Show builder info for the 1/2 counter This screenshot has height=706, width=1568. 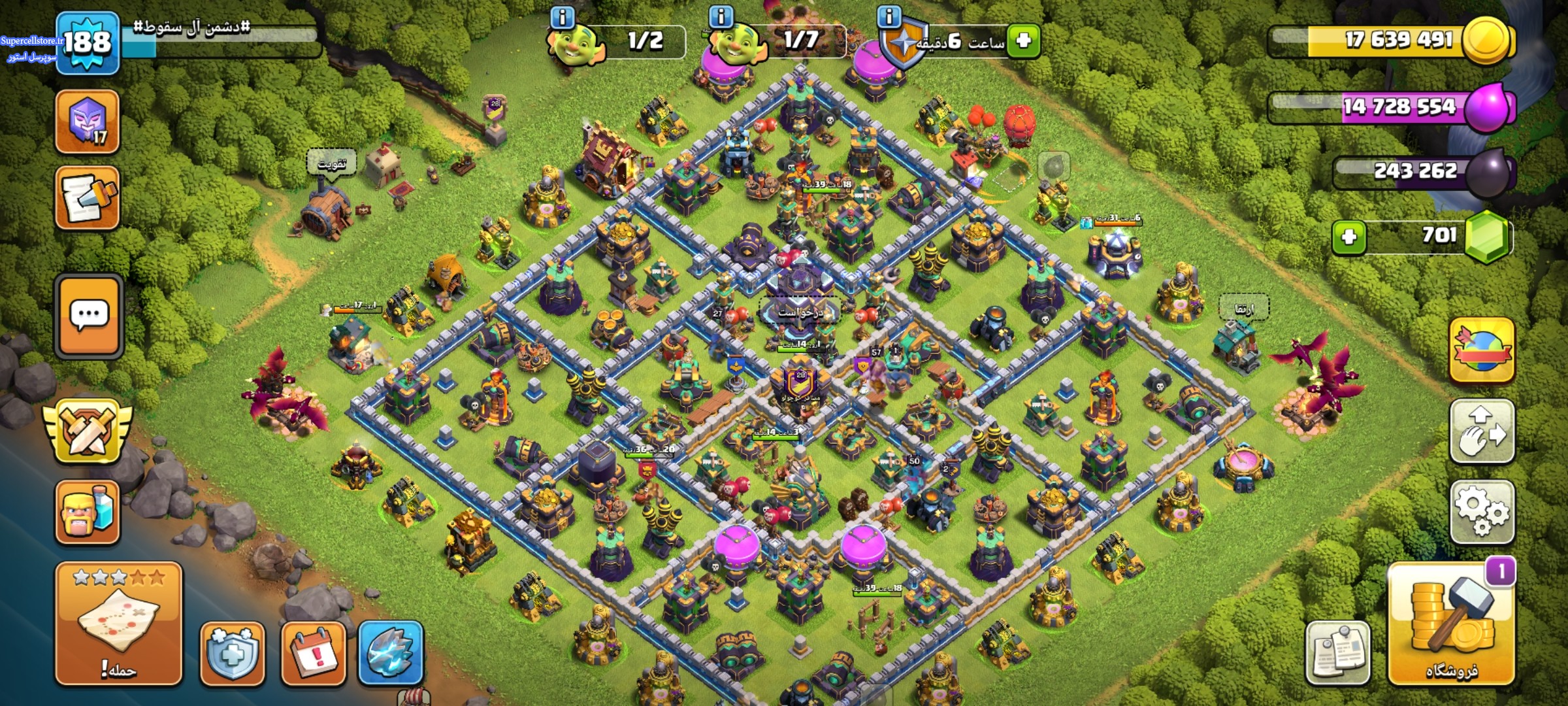coord(563,17)
